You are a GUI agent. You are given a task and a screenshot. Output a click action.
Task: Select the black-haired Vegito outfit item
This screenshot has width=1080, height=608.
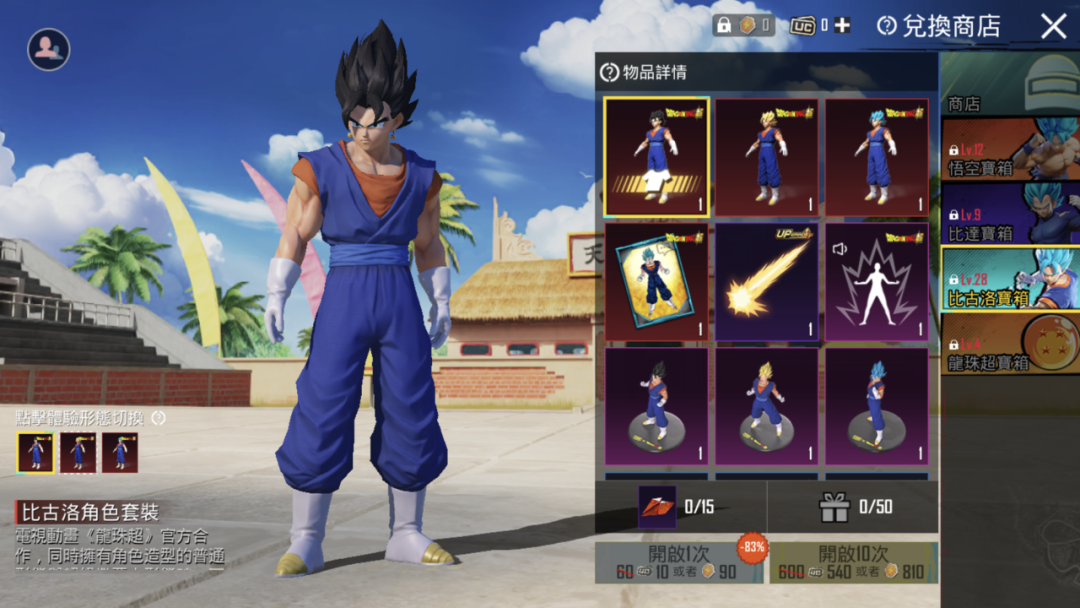pos(656,156)
